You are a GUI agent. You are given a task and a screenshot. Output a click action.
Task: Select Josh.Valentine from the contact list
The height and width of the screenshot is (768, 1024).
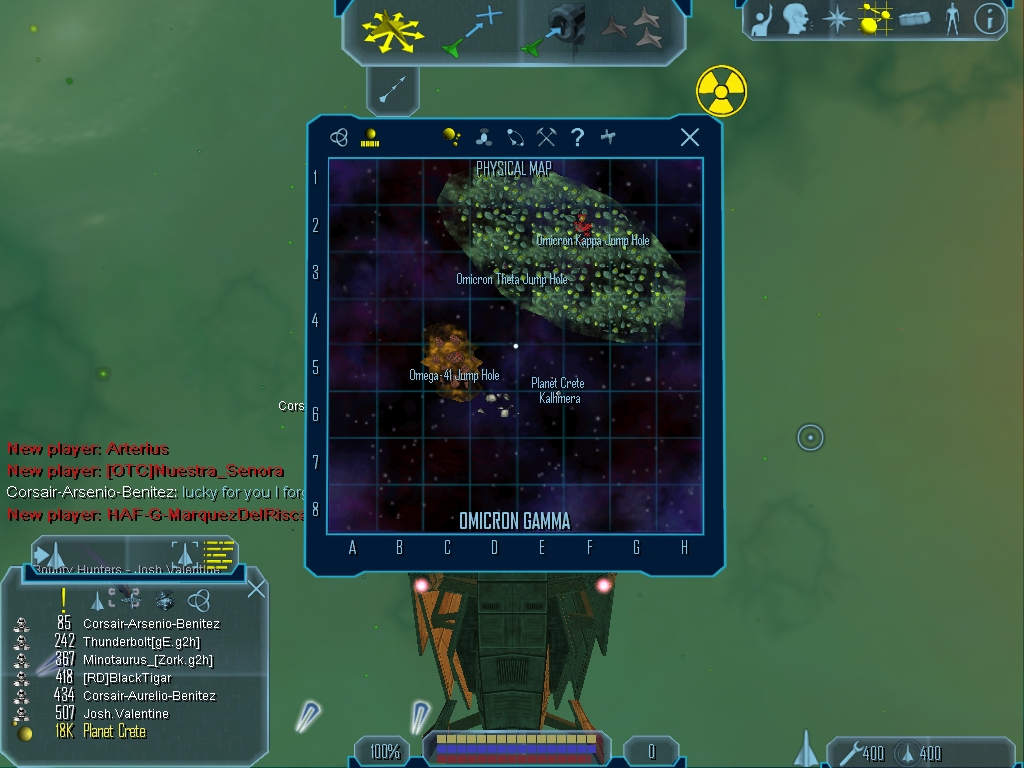[126, 714]
